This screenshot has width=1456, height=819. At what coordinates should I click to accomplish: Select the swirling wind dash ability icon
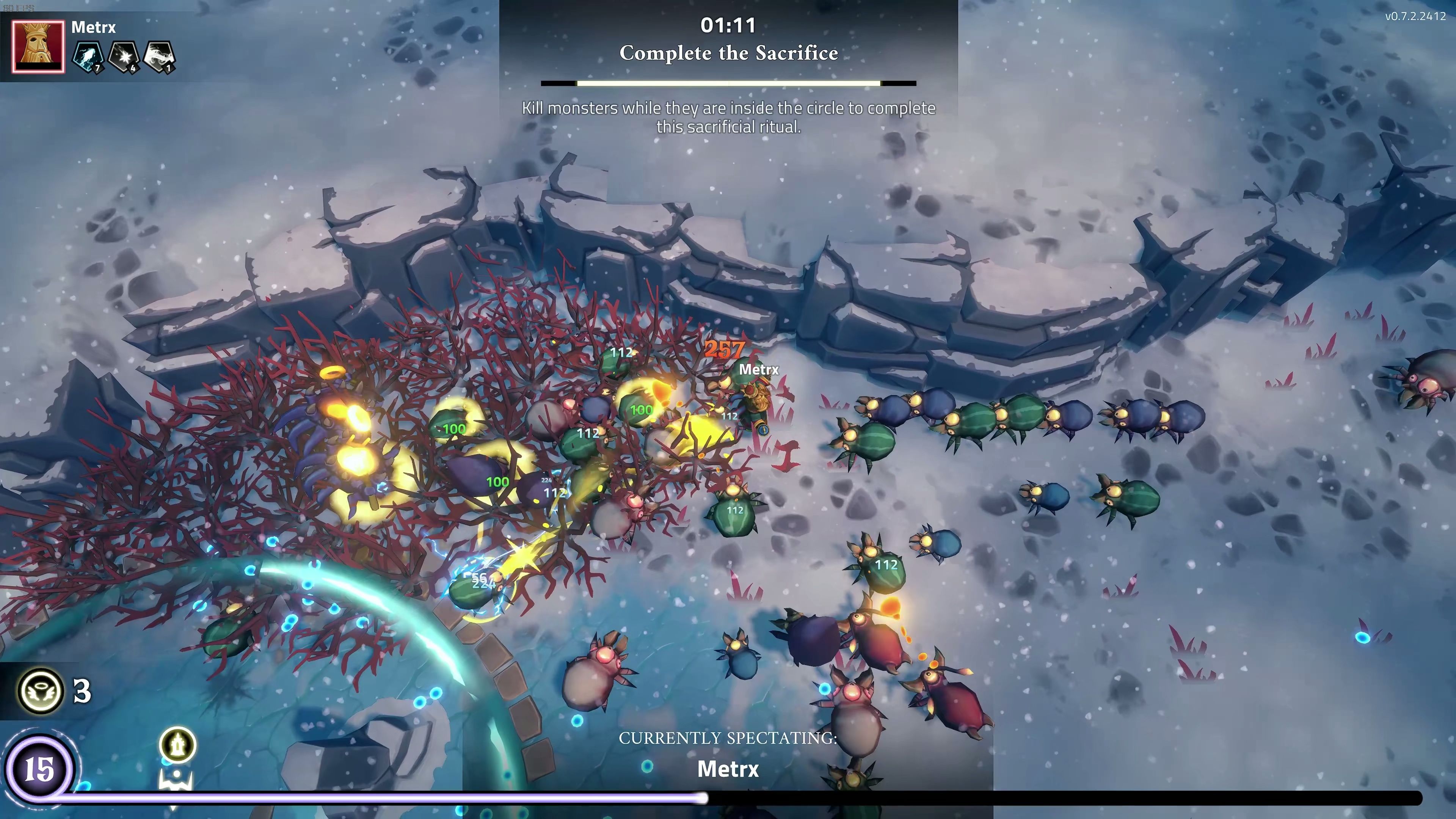159,56
